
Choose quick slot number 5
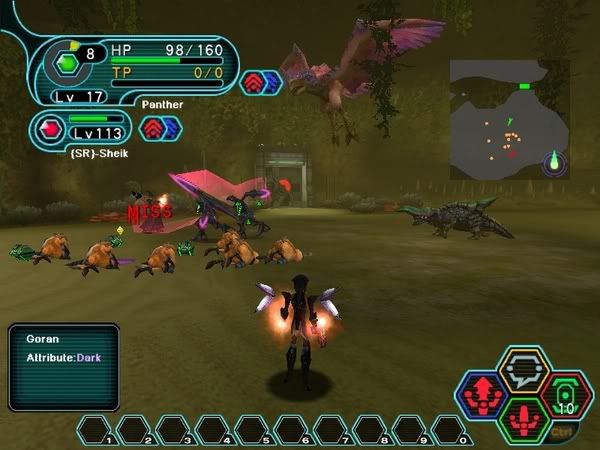[x=254, y=431]
